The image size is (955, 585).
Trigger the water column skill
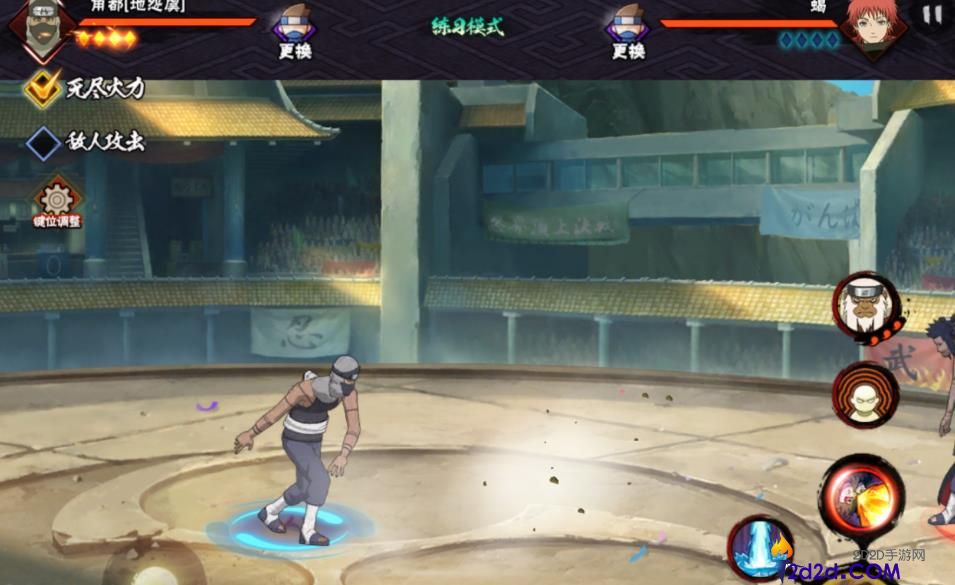pyautogui.click(x=759, y=548)
